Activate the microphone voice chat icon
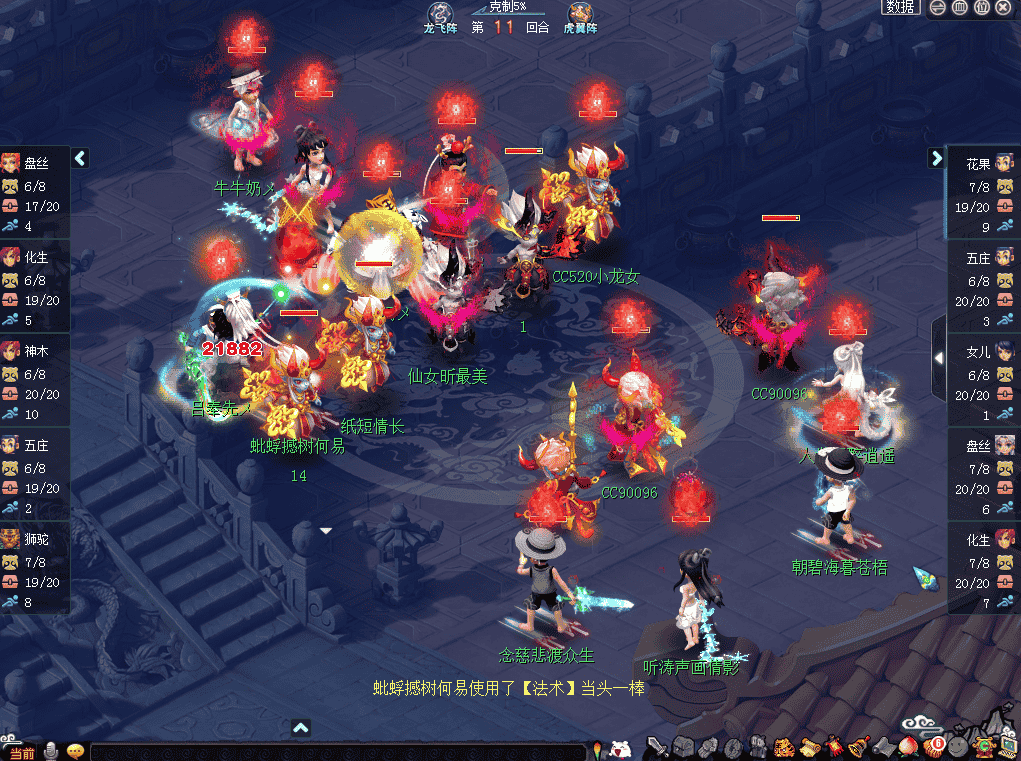Viewport: 1021px width, 761px height. [x=51, y=751]
